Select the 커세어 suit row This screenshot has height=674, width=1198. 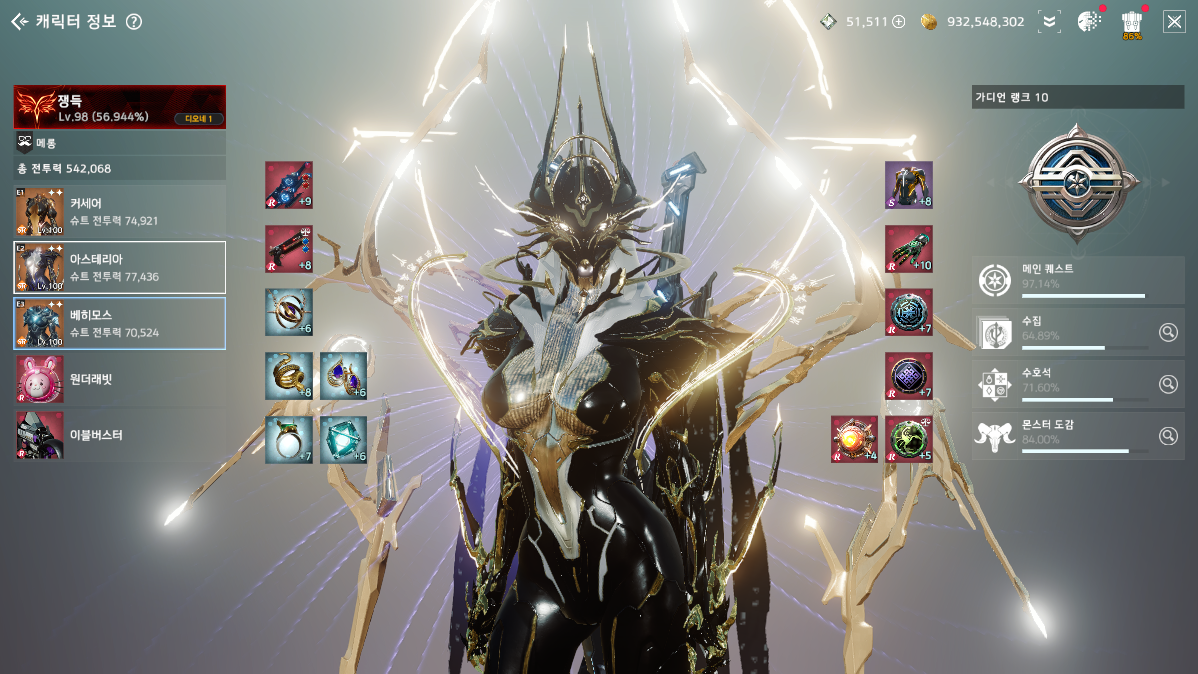[x=119, y=212]
